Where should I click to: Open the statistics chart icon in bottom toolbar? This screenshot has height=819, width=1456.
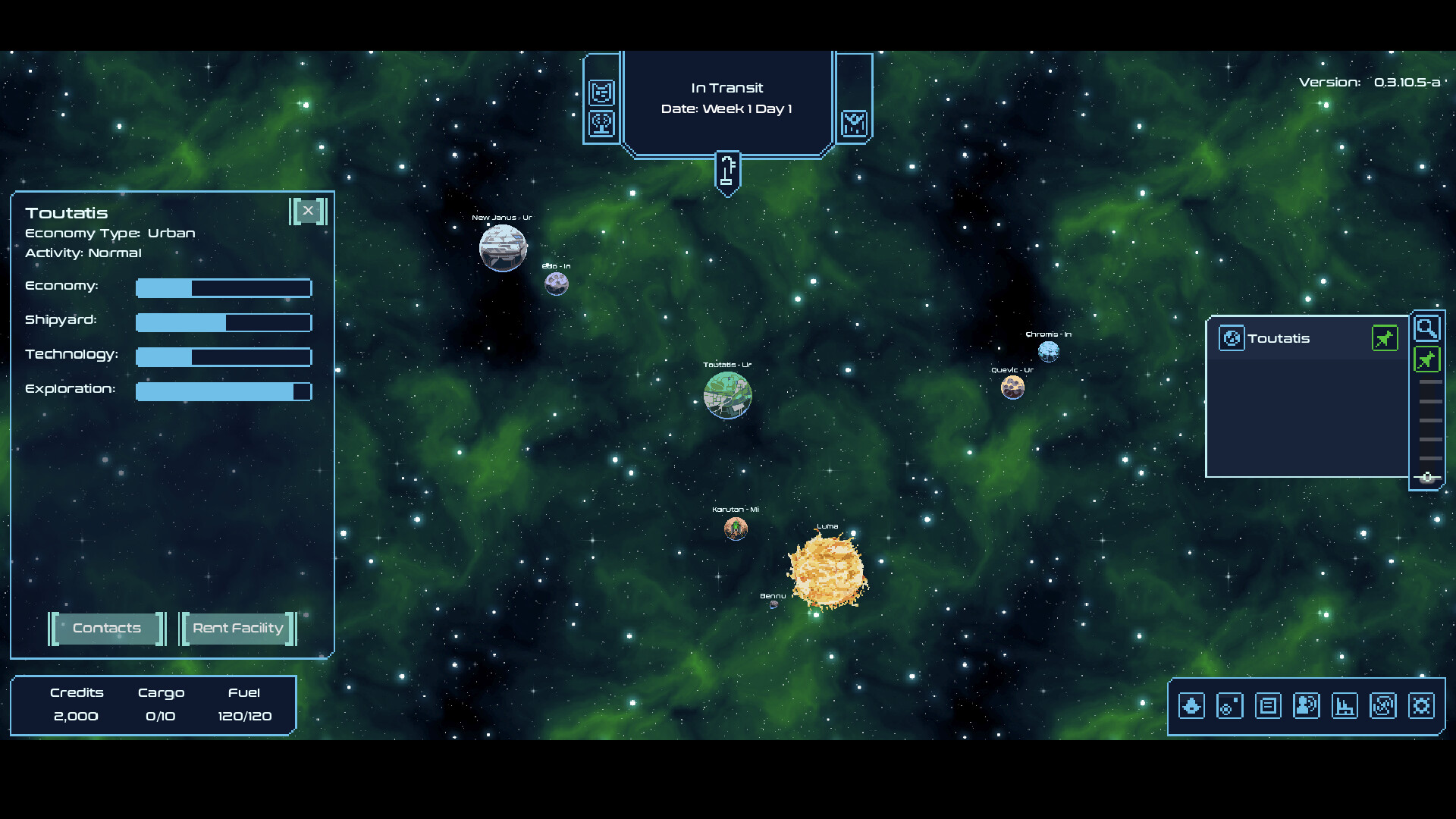pos(1345,705)
